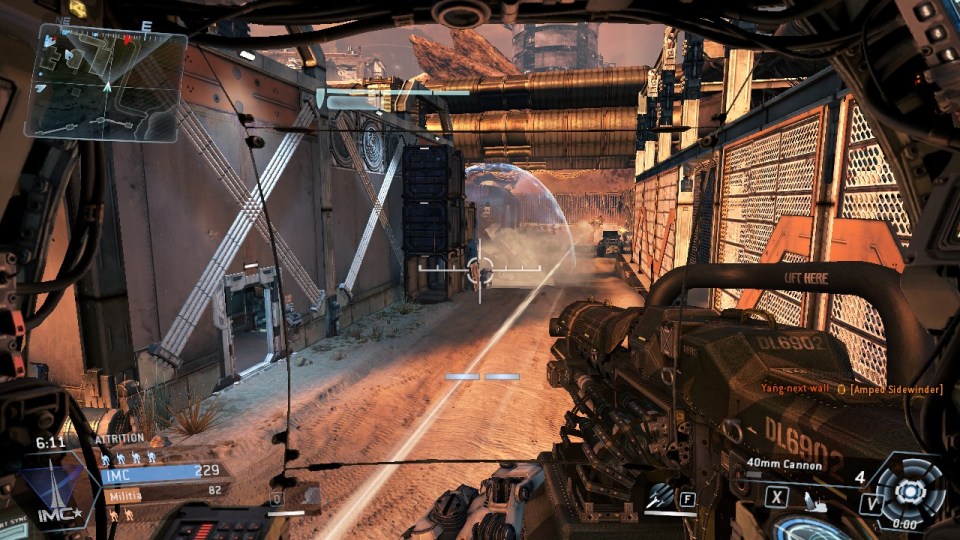Click the minimap in the corner
This screenshot has height=540, width=960.
click(105, 82)
